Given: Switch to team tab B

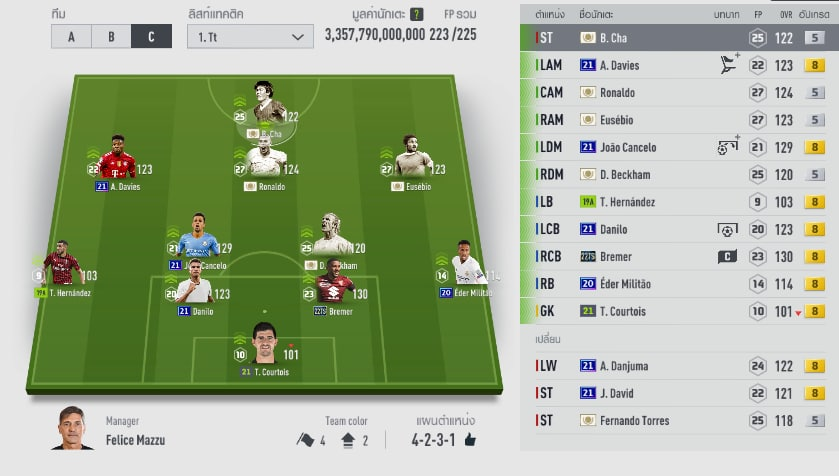Looking at the screenshot, I should tap(111, 37).
